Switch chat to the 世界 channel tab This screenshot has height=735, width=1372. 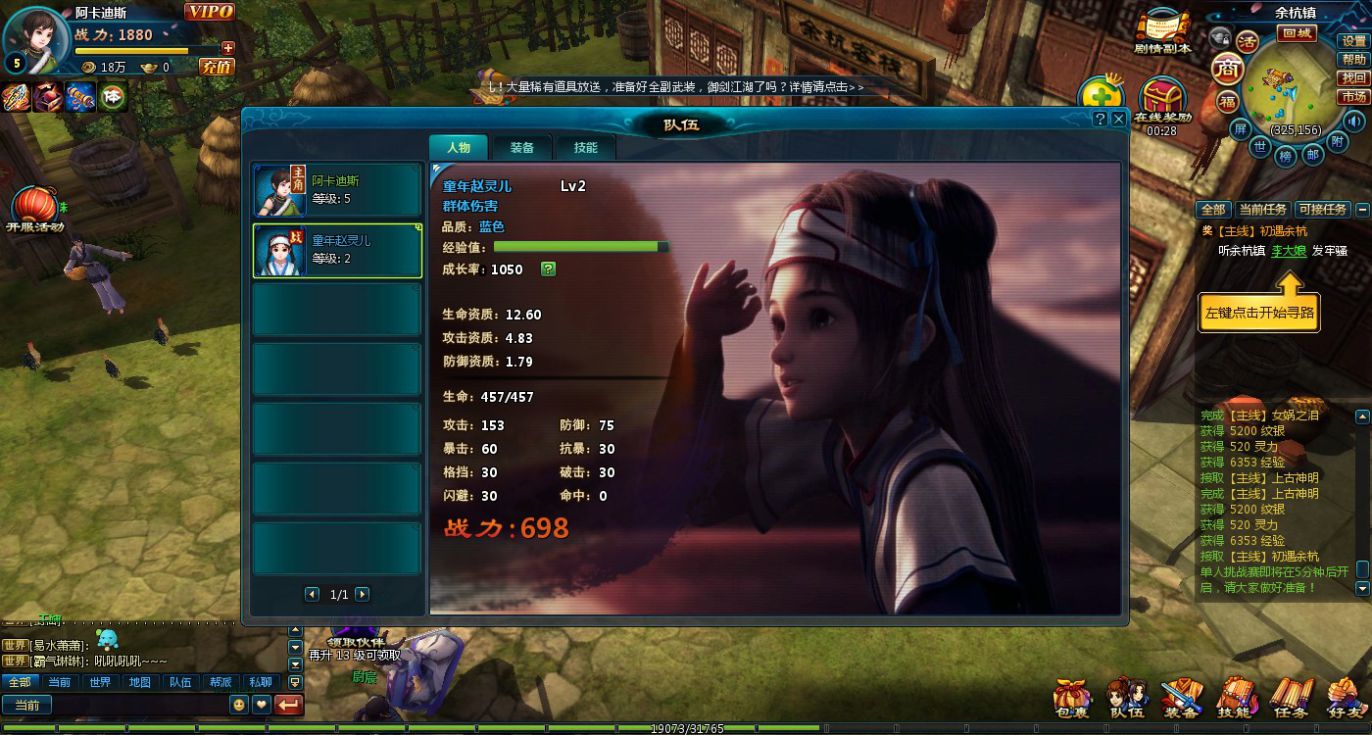tap(100, 682)
